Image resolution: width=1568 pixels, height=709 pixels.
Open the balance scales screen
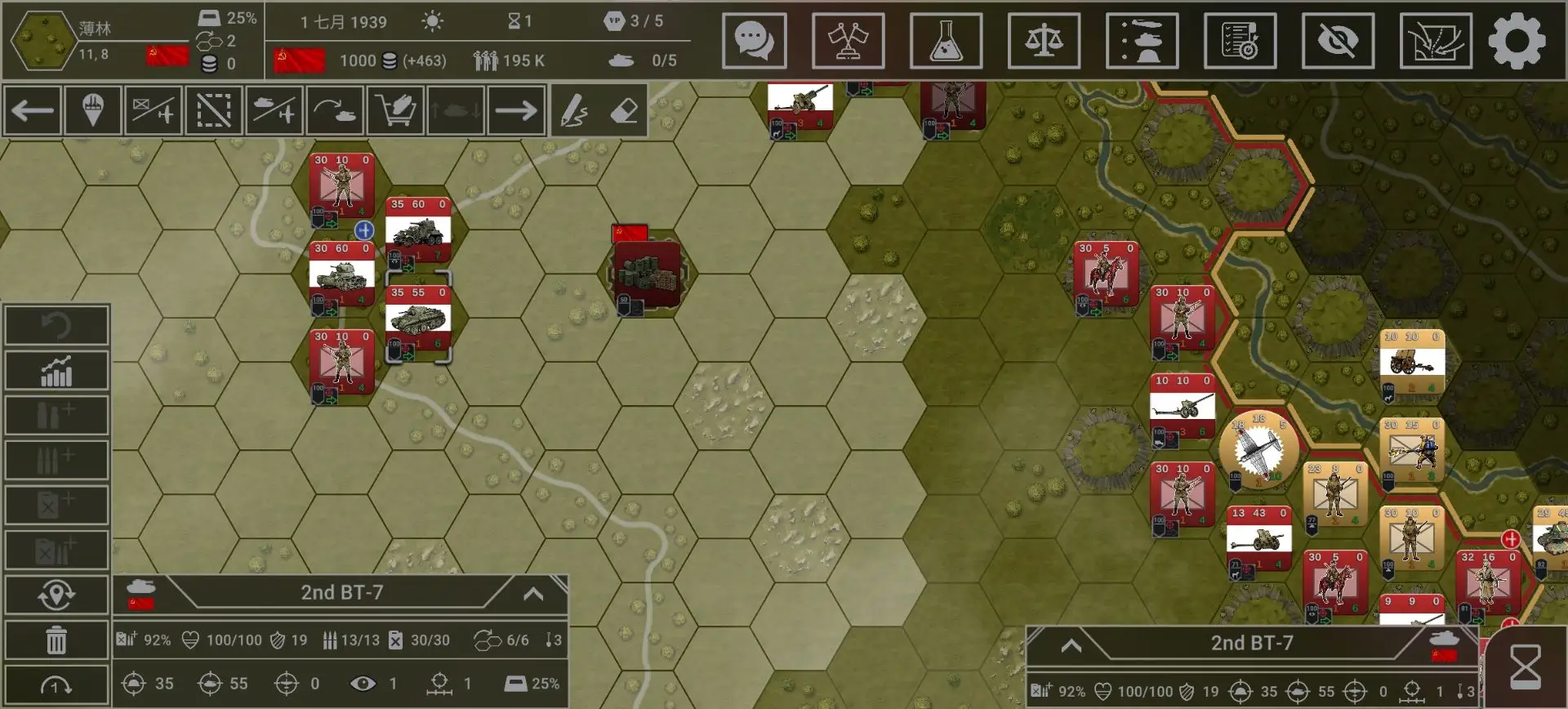pyautogui.click(x=1044, y=40)
